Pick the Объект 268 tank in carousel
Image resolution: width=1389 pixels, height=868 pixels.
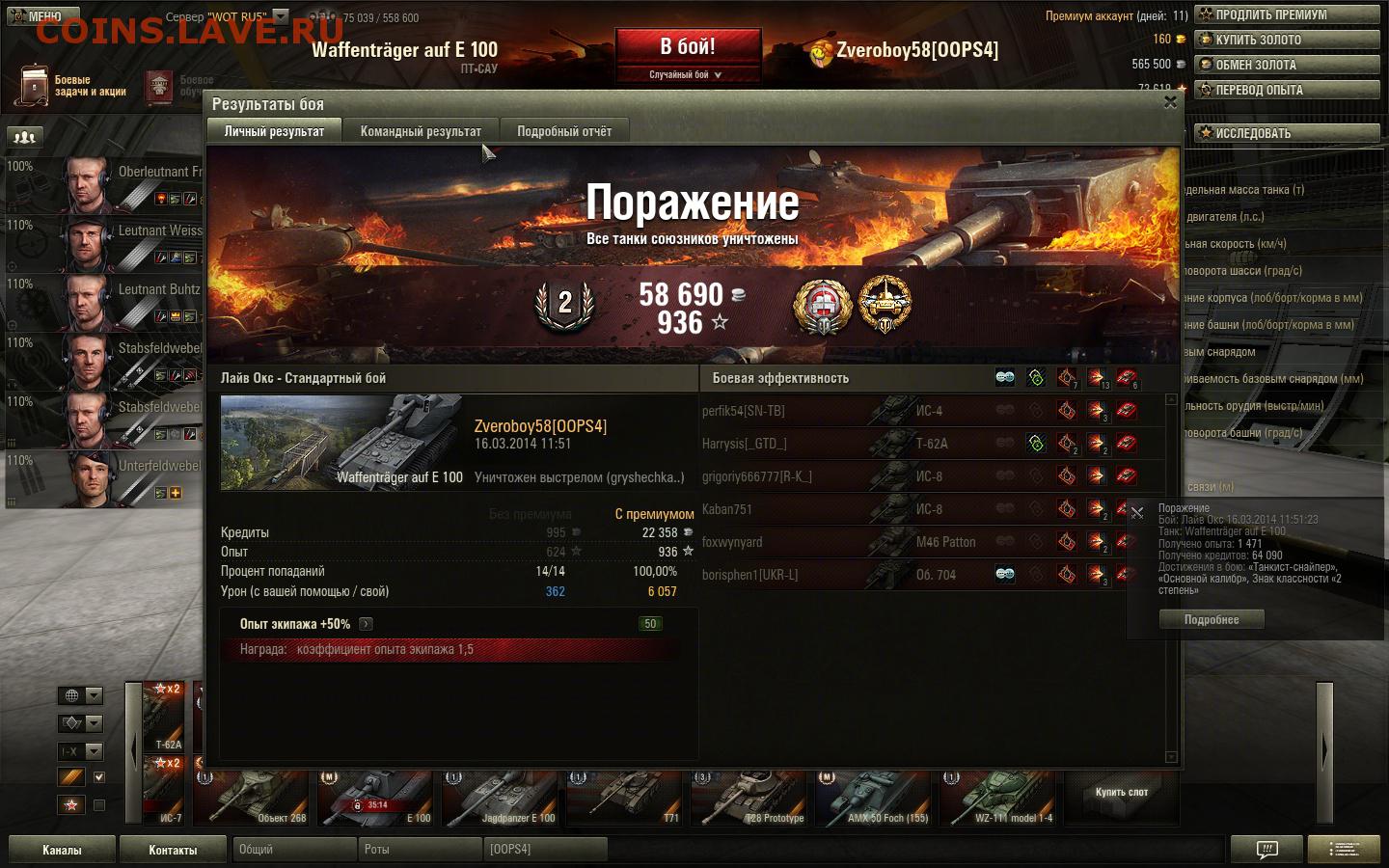(x=253, y=799)
